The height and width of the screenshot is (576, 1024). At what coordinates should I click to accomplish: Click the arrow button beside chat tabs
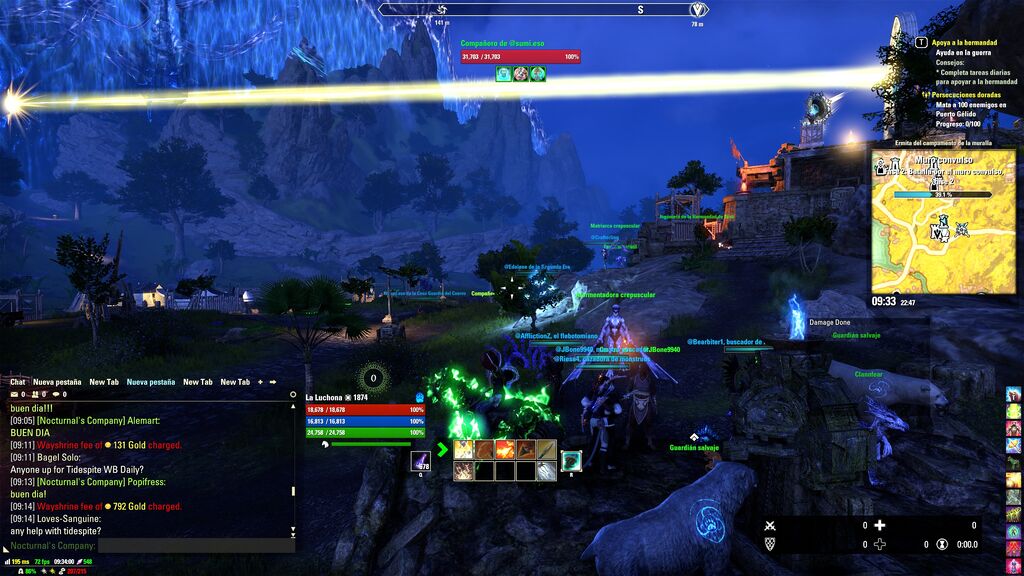[x=273, y=382]
